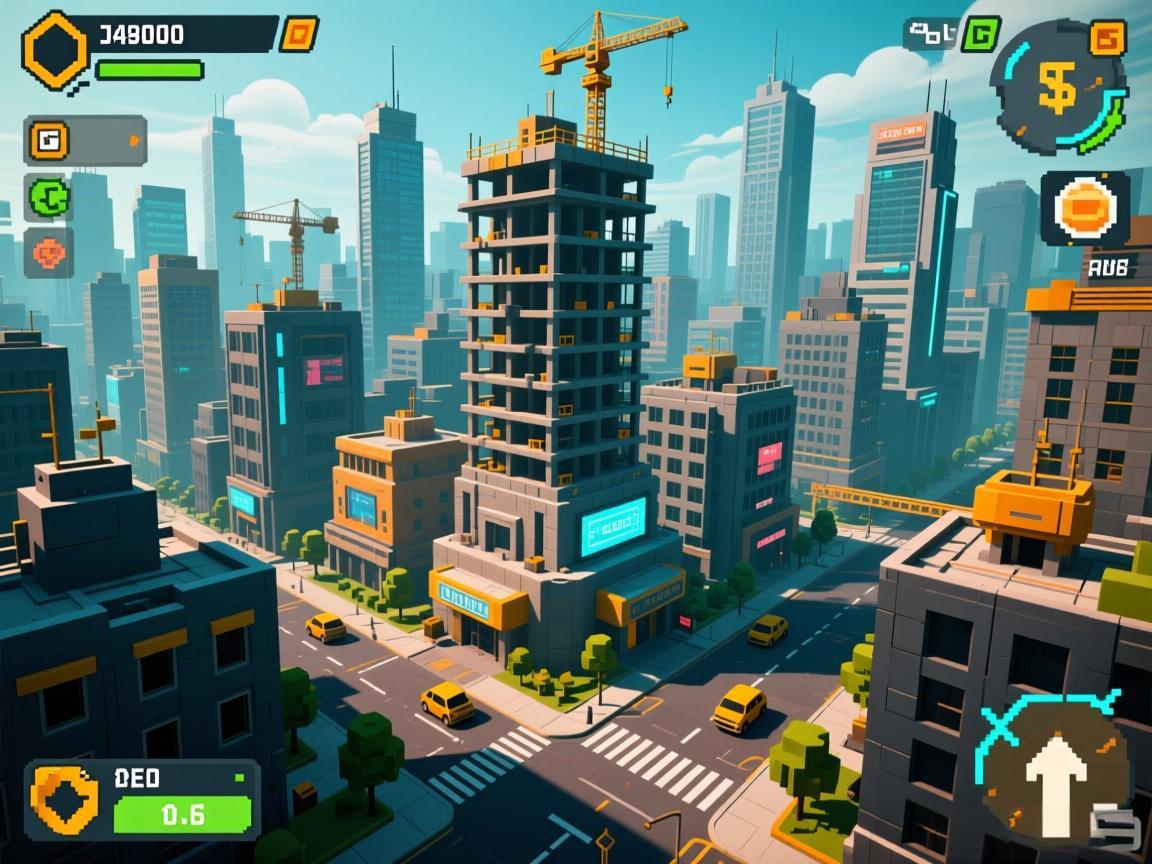Tap the orange square on the dollar dial
1152x864 pixels.
click(x=1106, y=39)
